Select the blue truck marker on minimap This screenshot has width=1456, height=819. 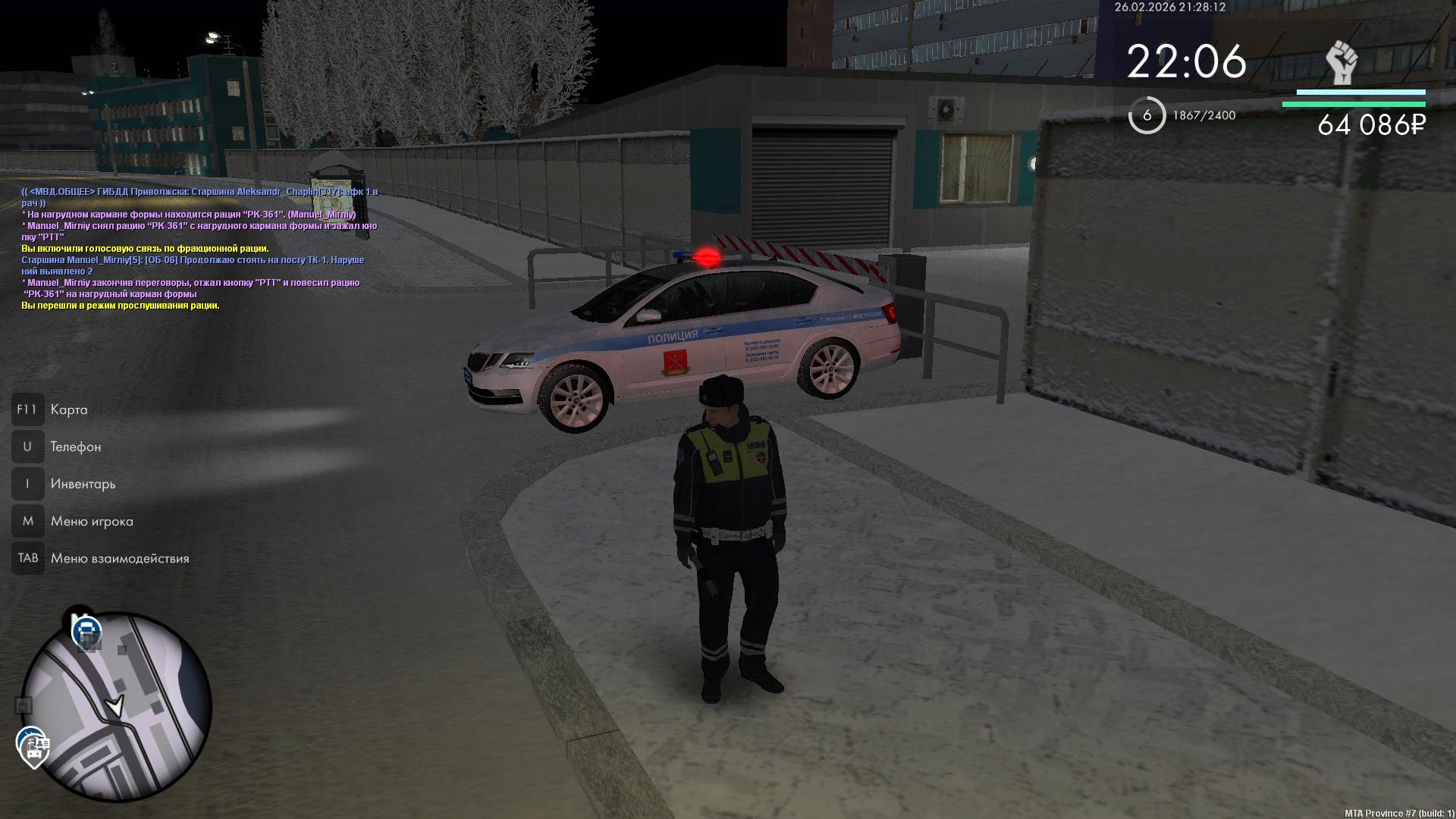point(86,631)
